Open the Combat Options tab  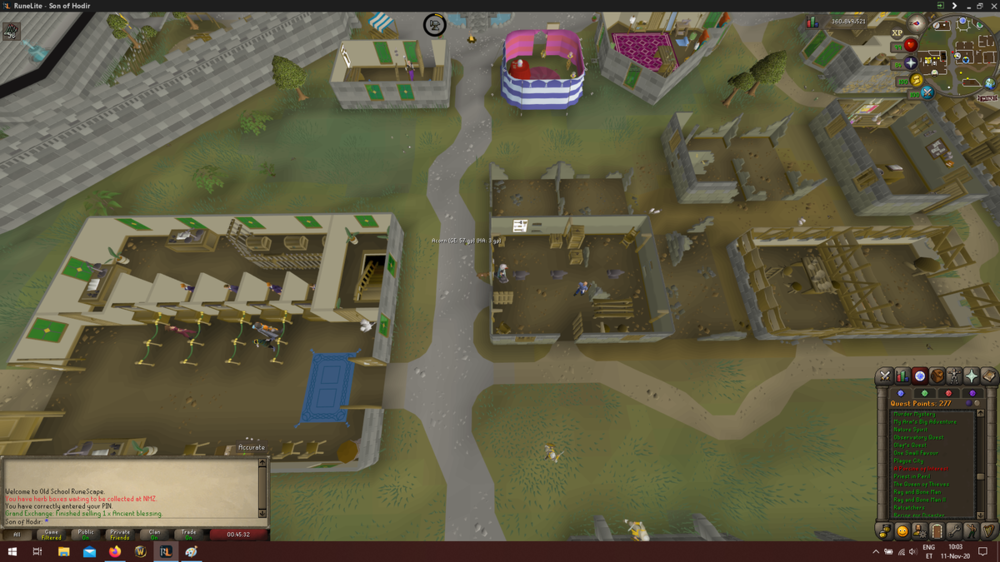coord(884,376)
